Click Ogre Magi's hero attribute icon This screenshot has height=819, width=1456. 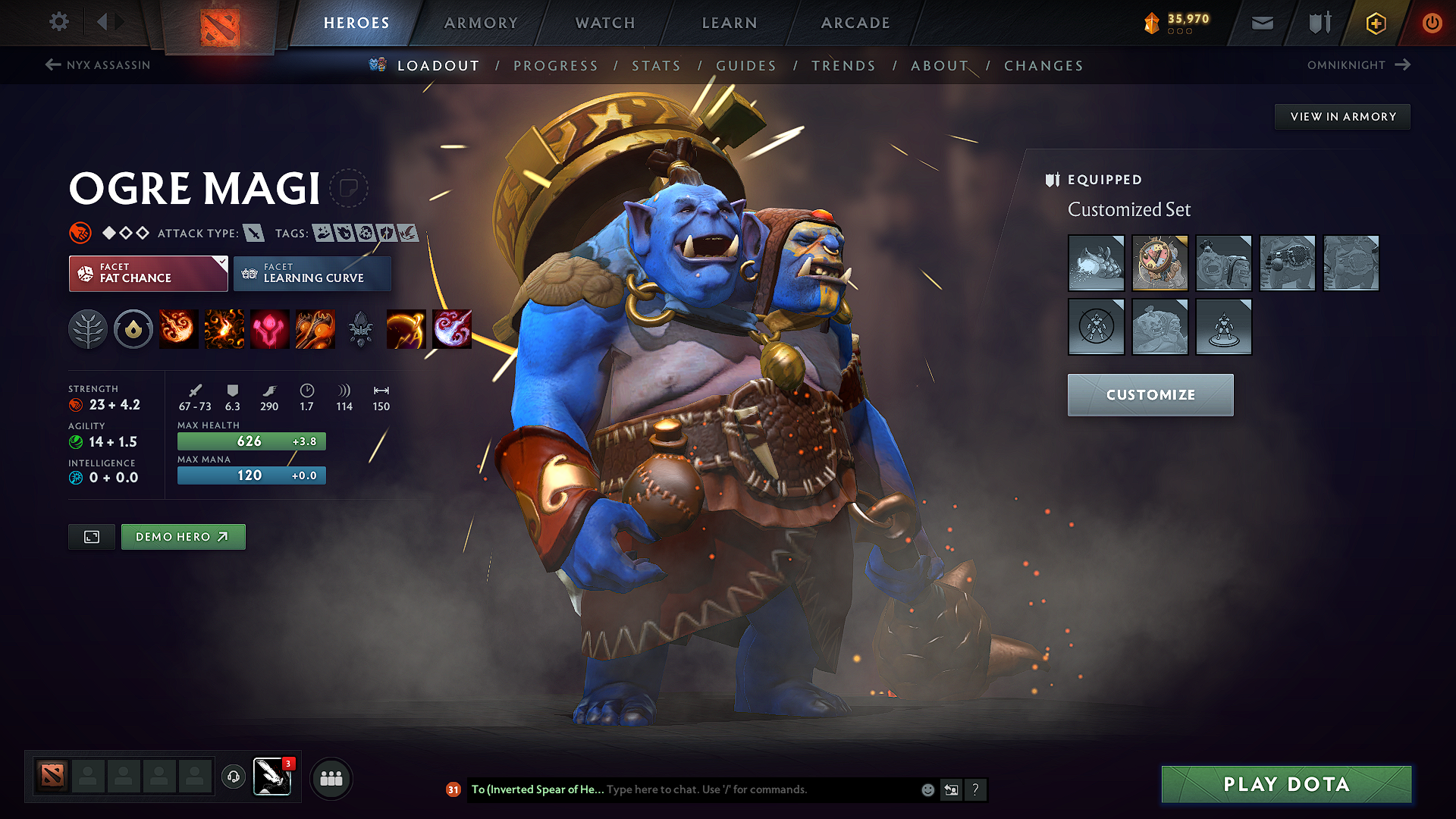click(x=78, y=233)
